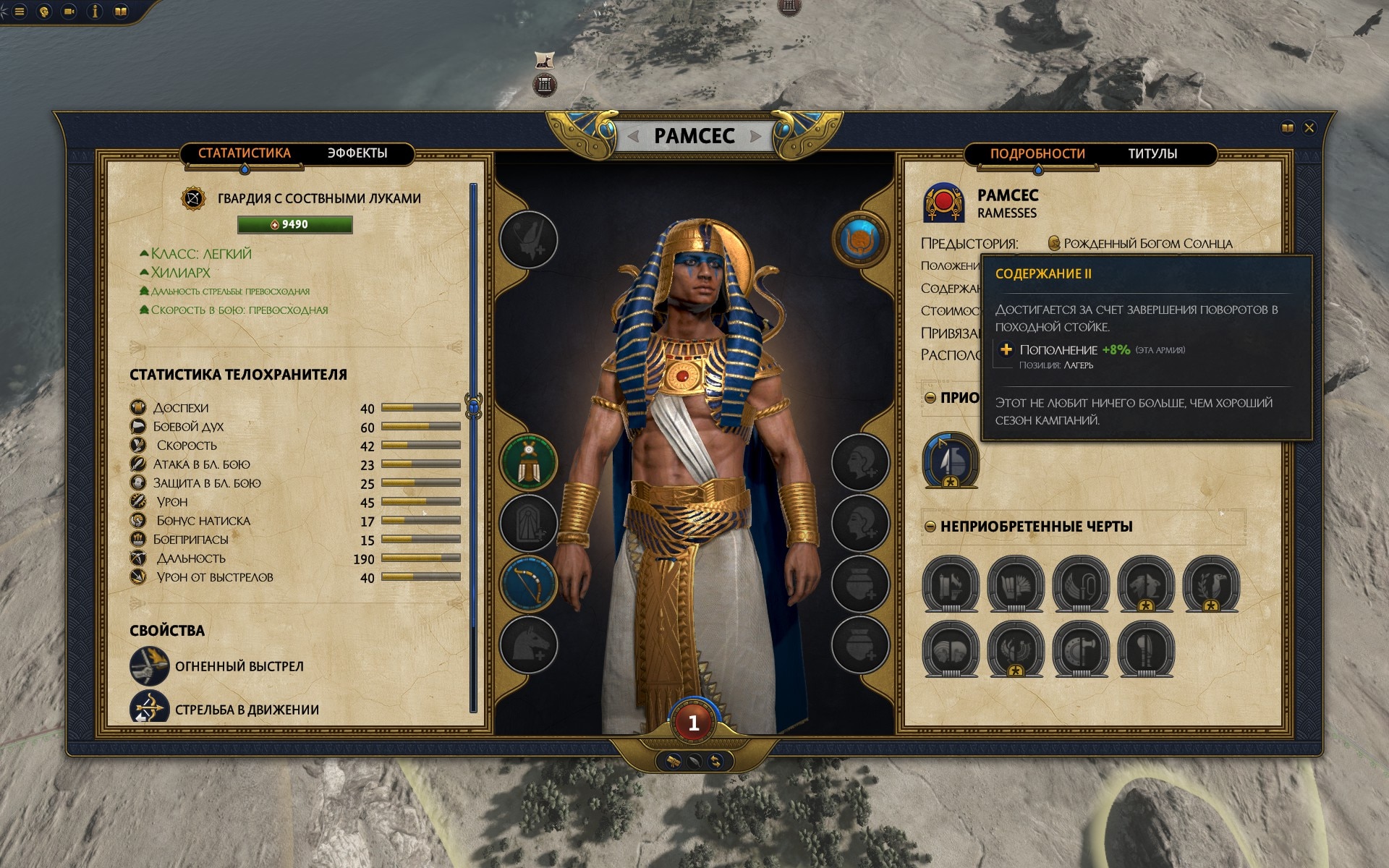This screenshot has height=868, width=1389.
Task: Go to previous character with left arrow
Action: (633, 136)
